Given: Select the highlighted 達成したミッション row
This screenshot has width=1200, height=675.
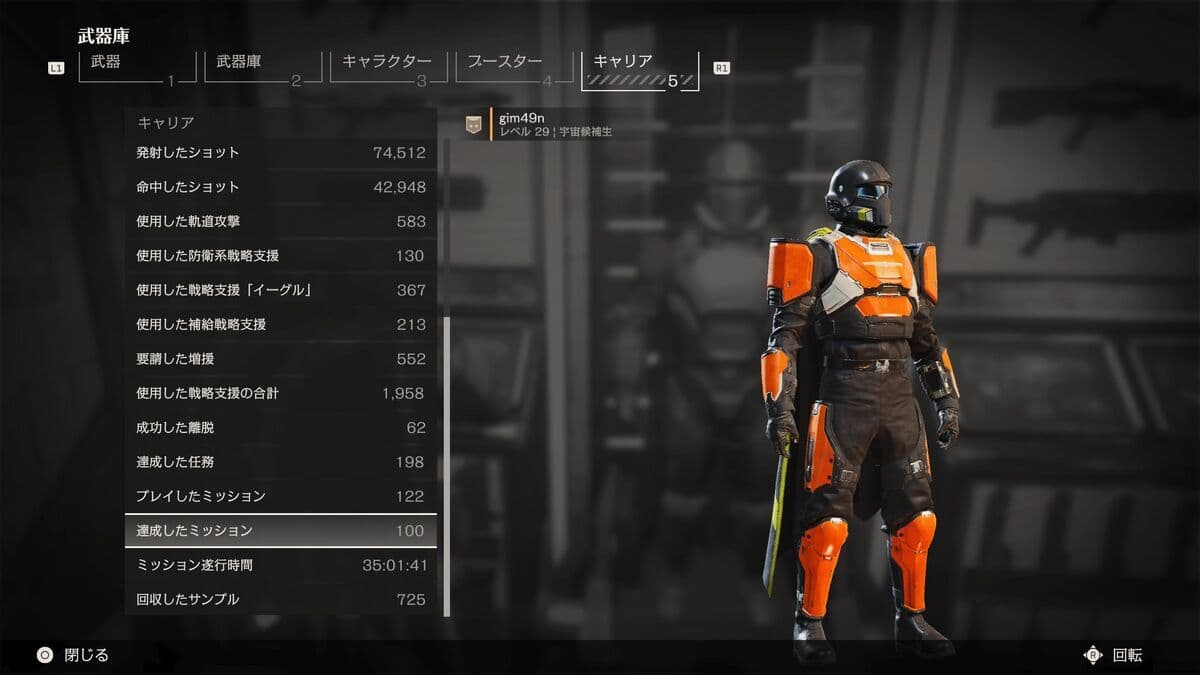Looking at the screenshot, I should [x=281, y=531].
